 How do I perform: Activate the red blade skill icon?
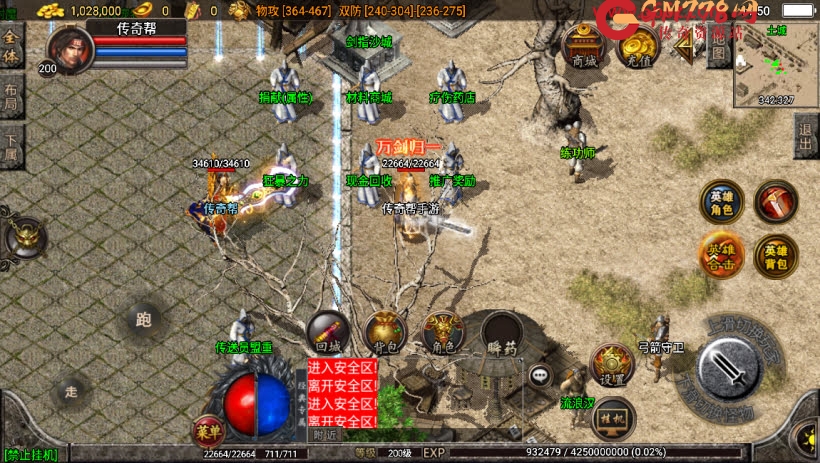[x=775, y=201]
